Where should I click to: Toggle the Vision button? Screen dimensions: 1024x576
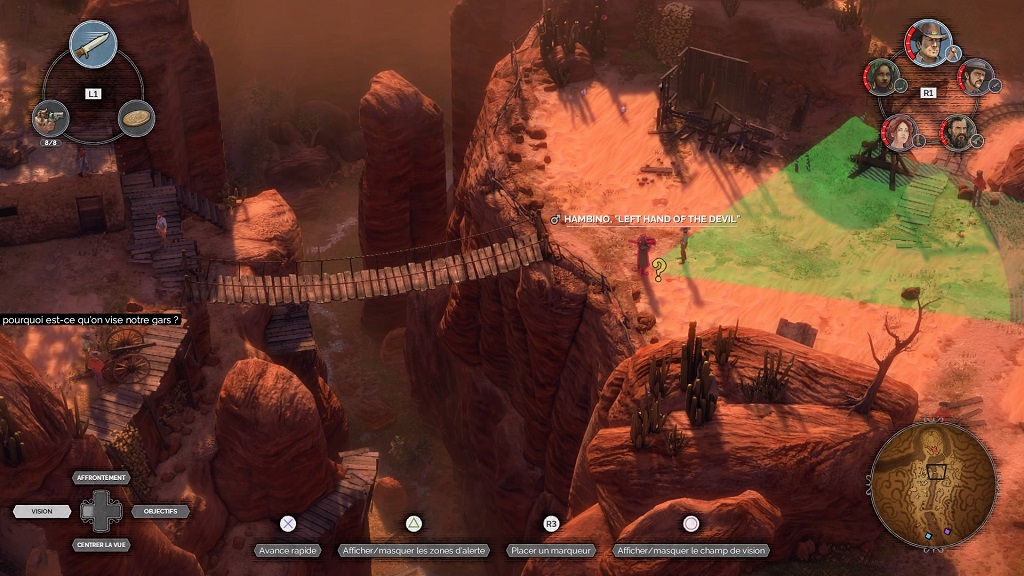point(42,511)
